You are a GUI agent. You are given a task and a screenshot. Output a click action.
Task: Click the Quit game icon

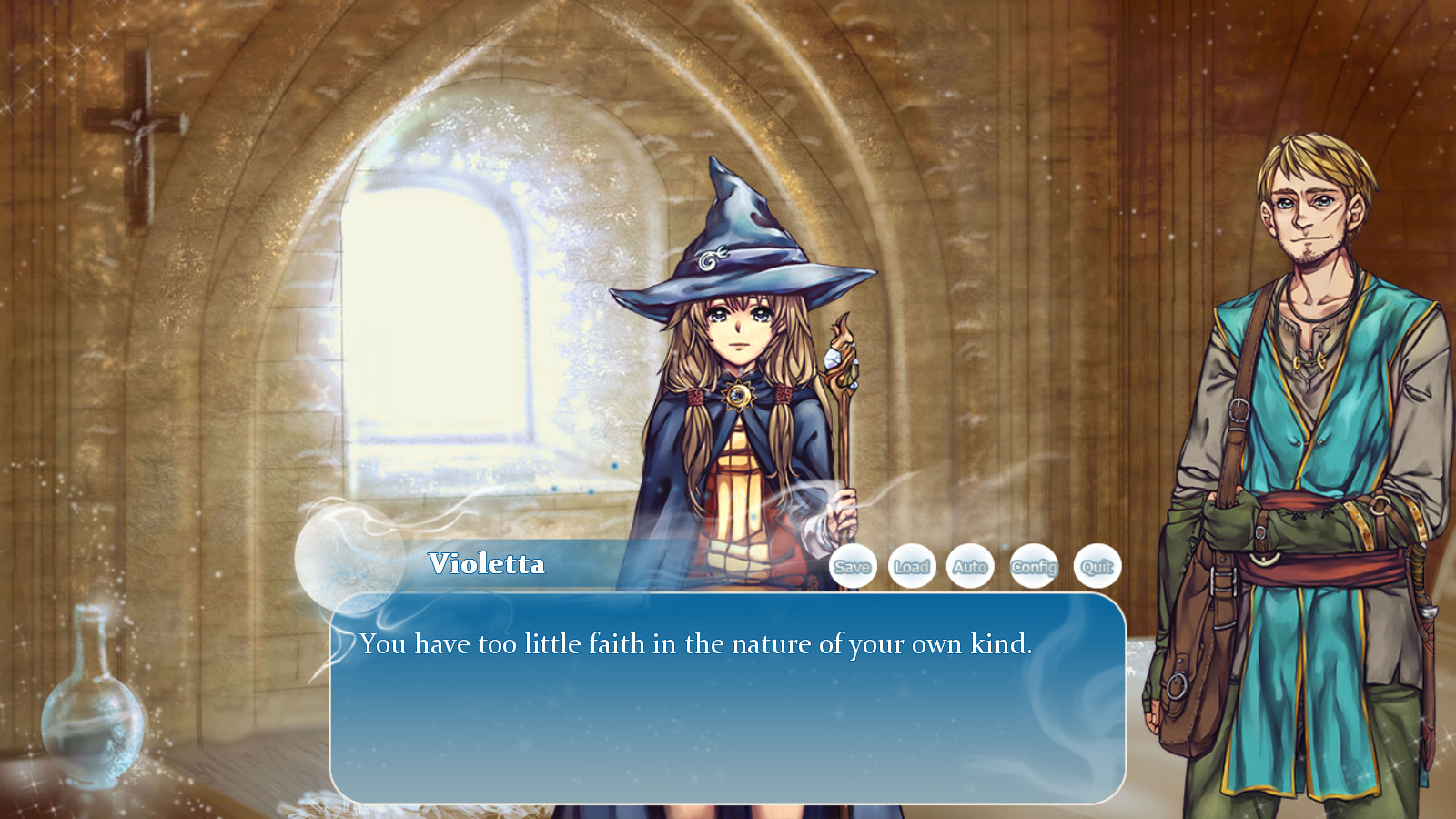pyautogui.click(x=1095, y=566)
